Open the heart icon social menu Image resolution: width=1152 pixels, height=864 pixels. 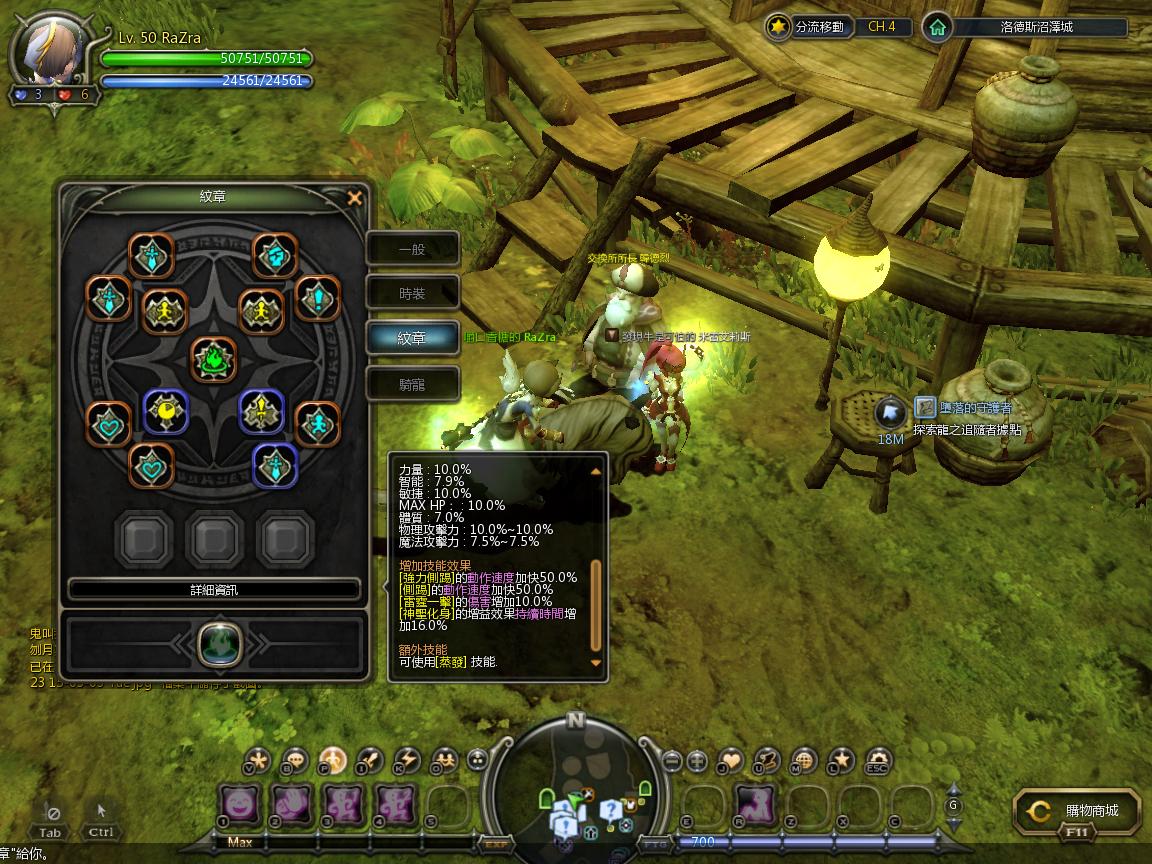point(731,761)
